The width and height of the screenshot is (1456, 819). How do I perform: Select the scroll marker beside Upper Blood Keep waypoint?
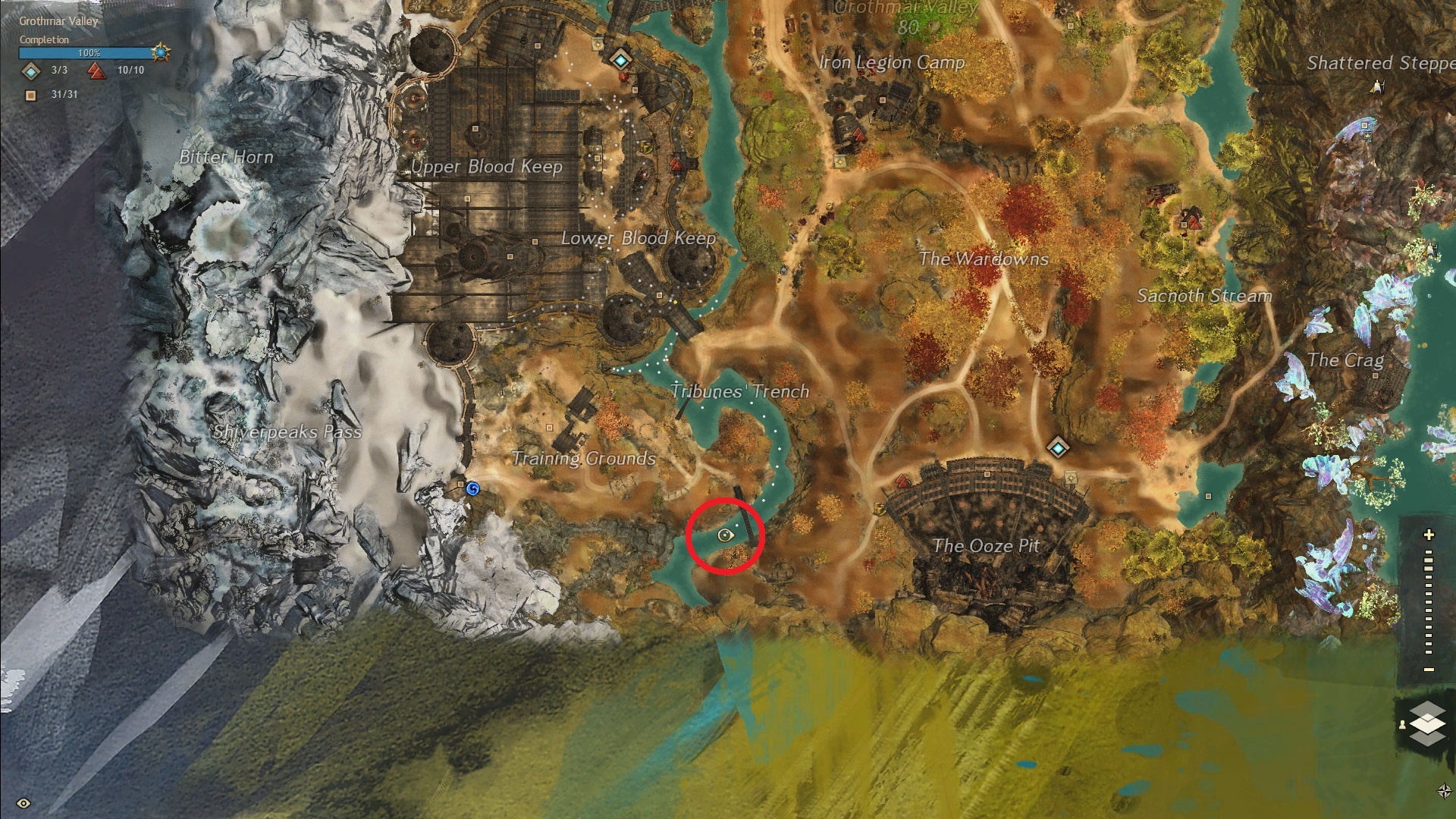[x=597, y=44]
